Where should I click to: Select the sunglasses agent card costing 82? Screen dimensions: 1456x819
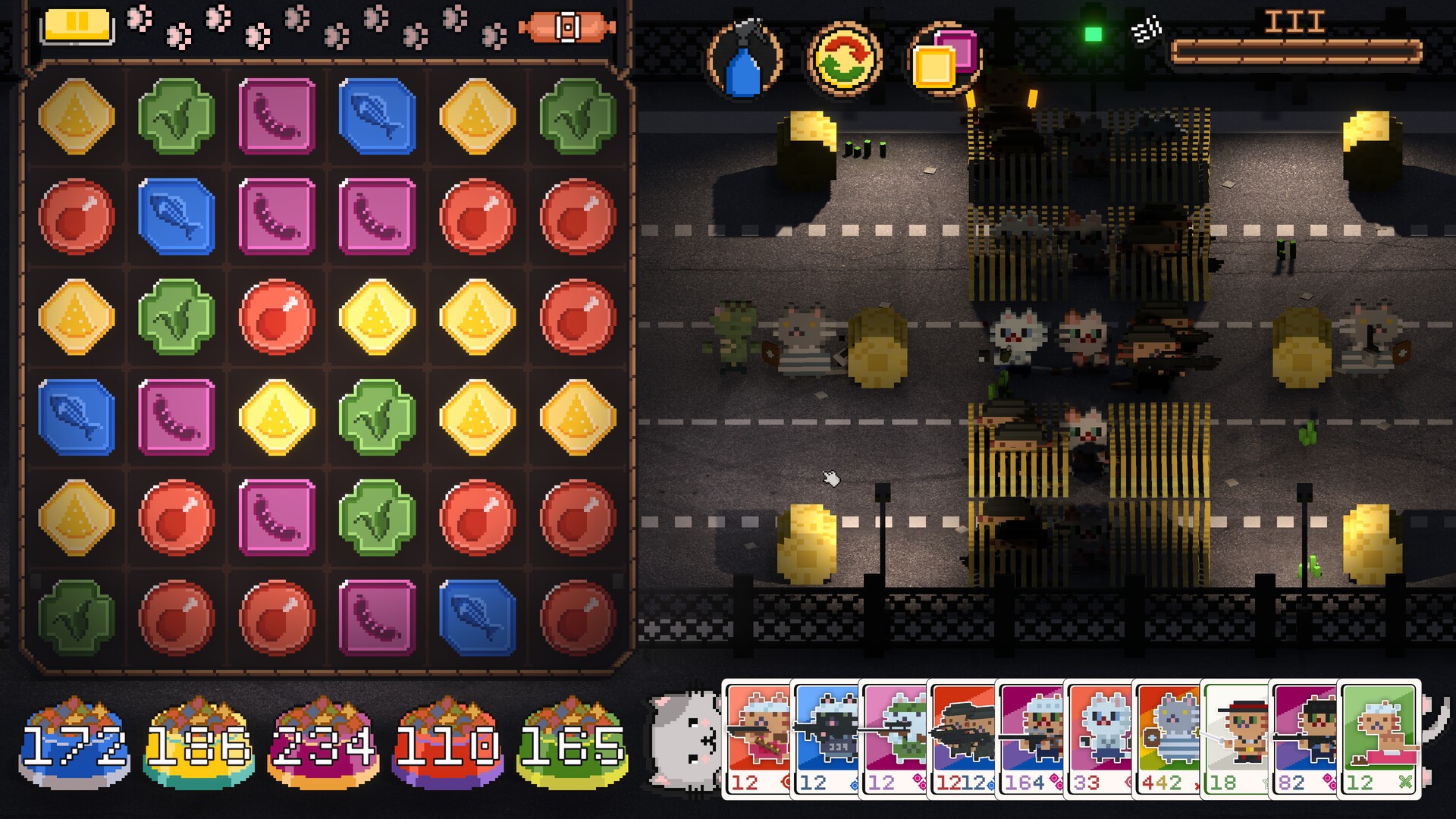(1303, 736)
